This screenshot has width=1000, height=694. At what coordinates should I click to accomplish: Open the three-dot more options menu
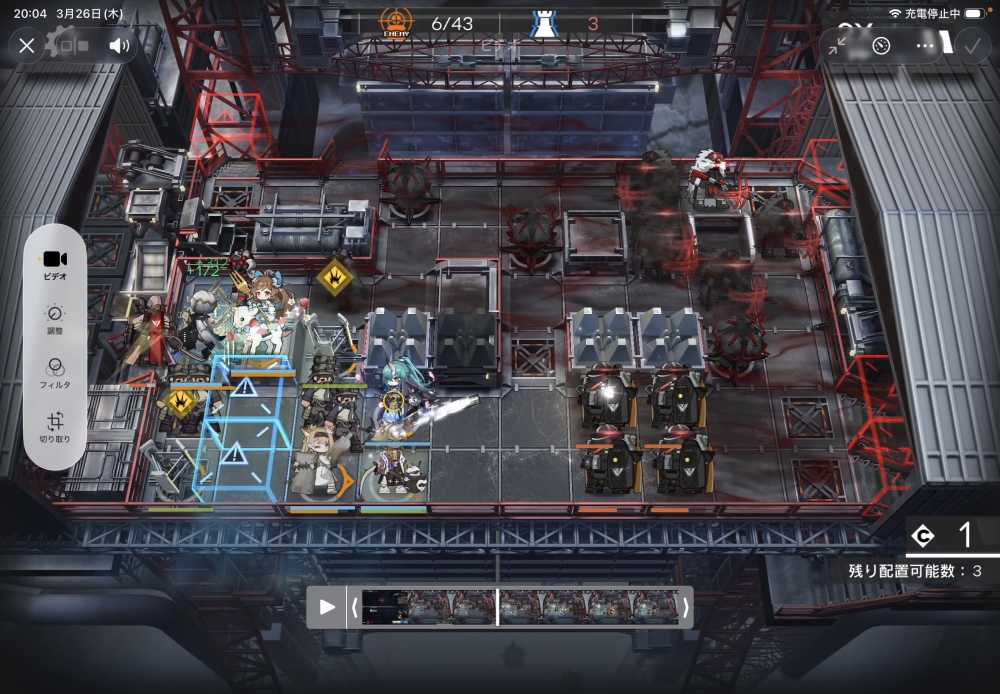click(926, 45)
